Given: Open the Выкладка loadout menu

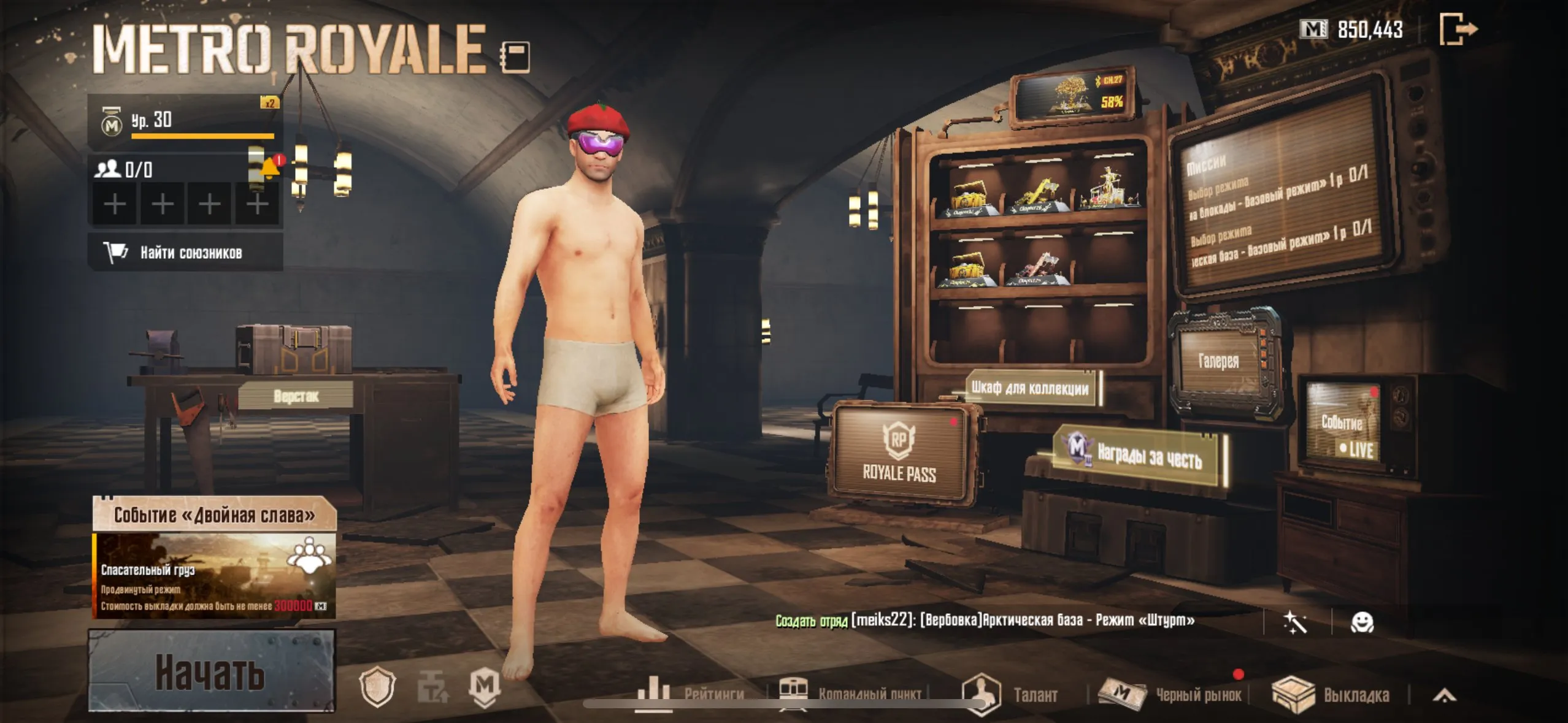Looking at the screenshot, I should pyautogui.click(x=1331, y=694).
